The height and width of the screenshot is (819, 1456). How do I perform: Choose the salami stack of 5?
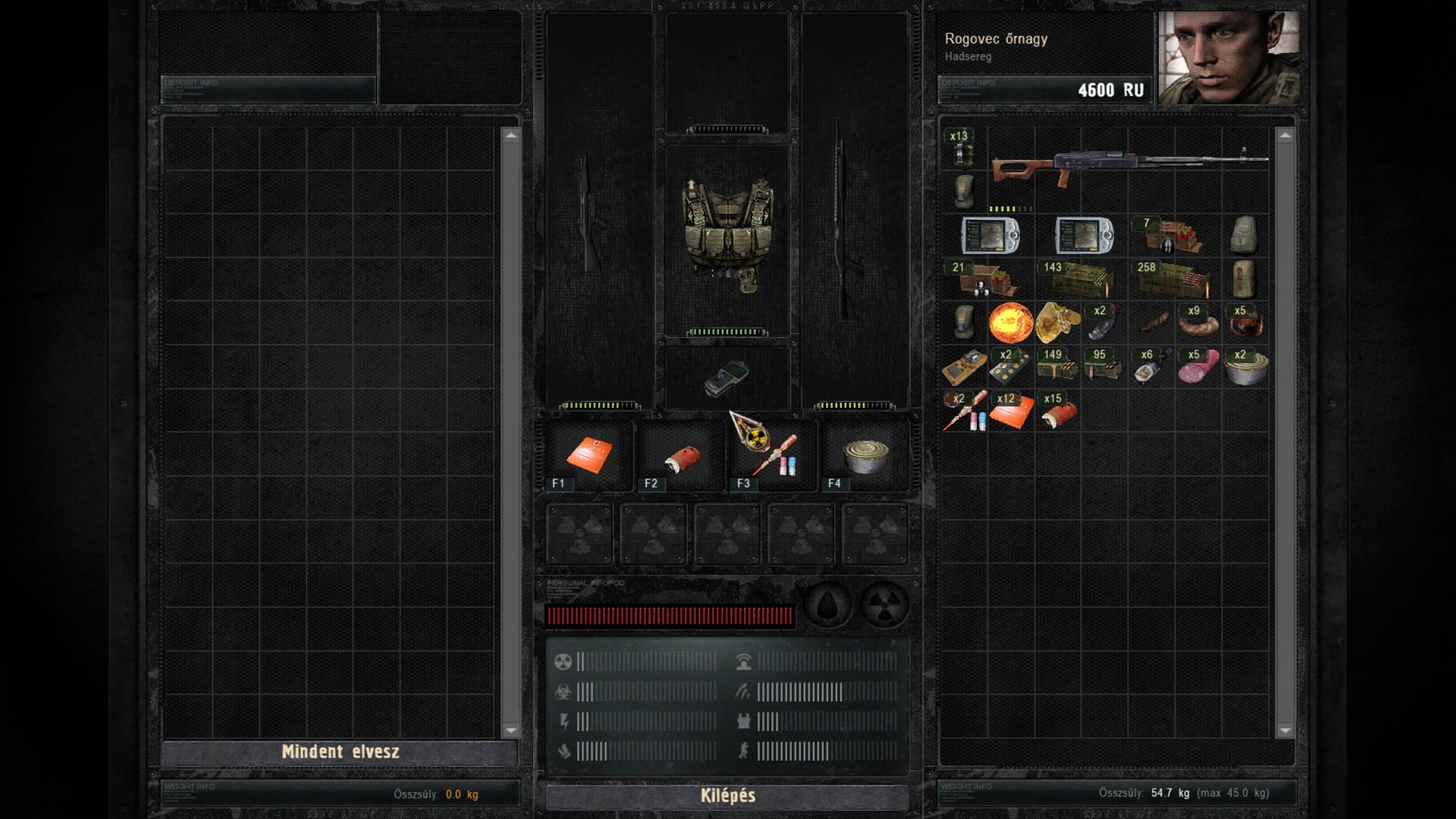click(x=1198, y=367)
